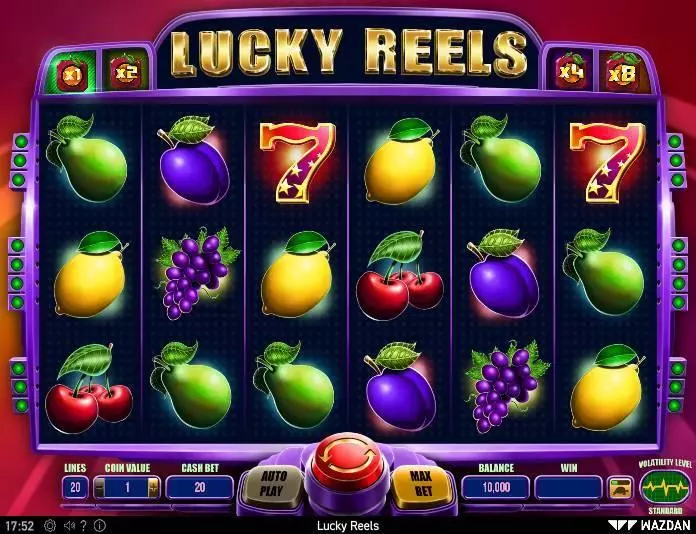Viewport: 696px width, 534px height.
Task: Toggle the turtle speed mode icon
Action: (x=620, y=488)
